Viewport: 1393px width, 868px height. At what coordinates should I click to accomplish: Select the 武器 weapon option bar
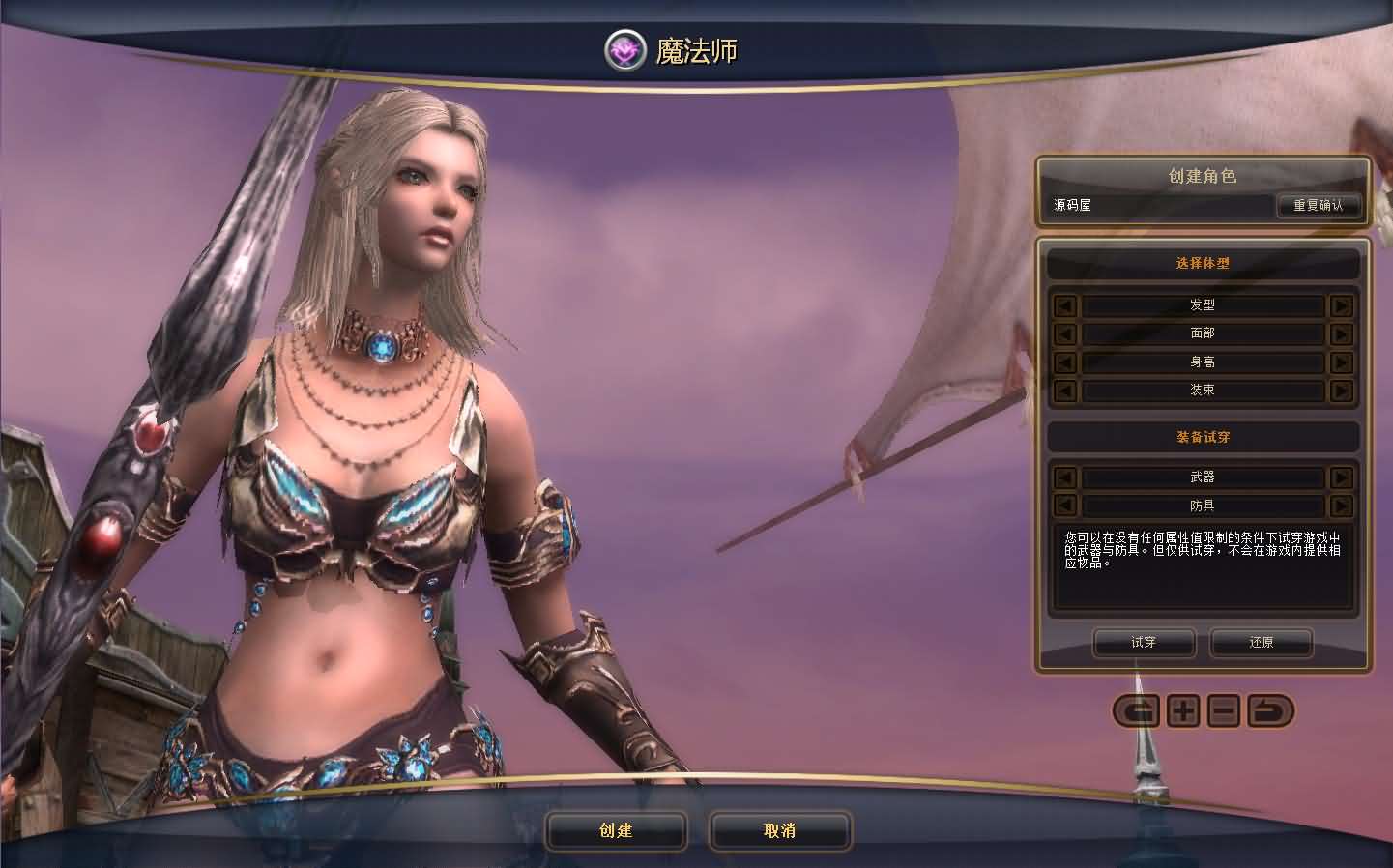pos(1203,477)
